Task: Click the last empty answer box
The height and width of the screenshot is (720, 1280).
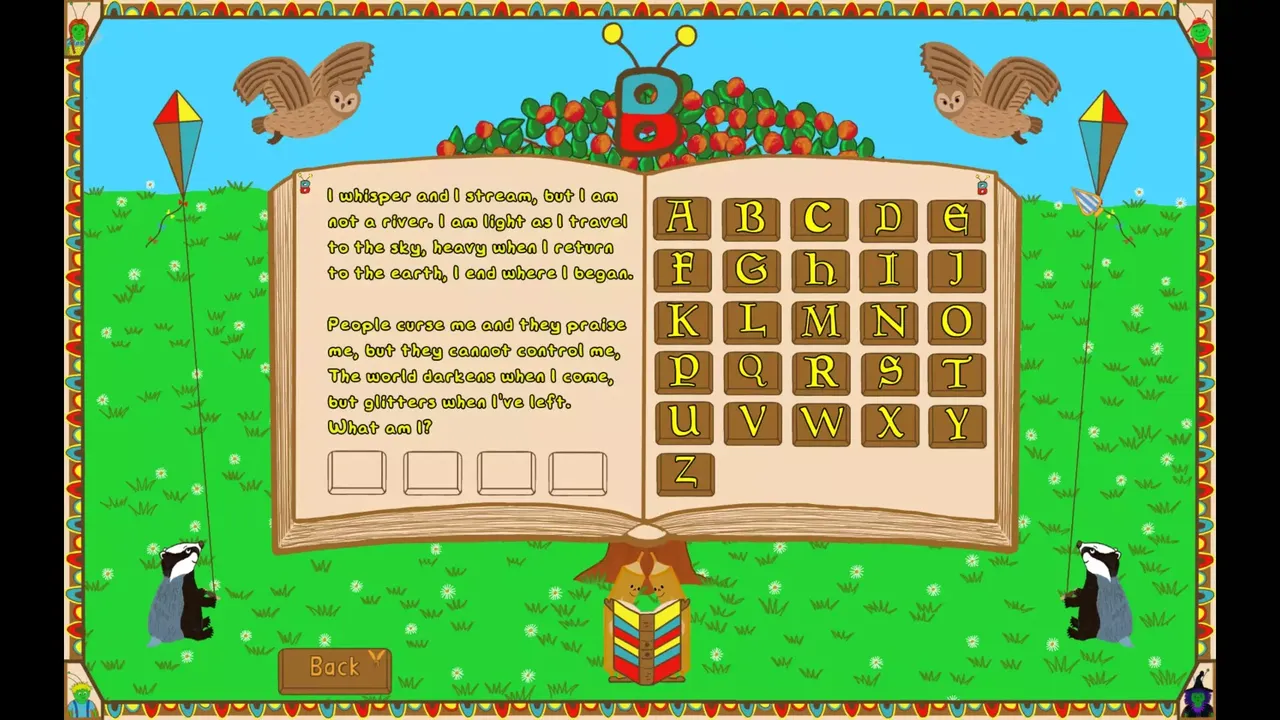Action: pyautogui.click(x=578, y=471)
